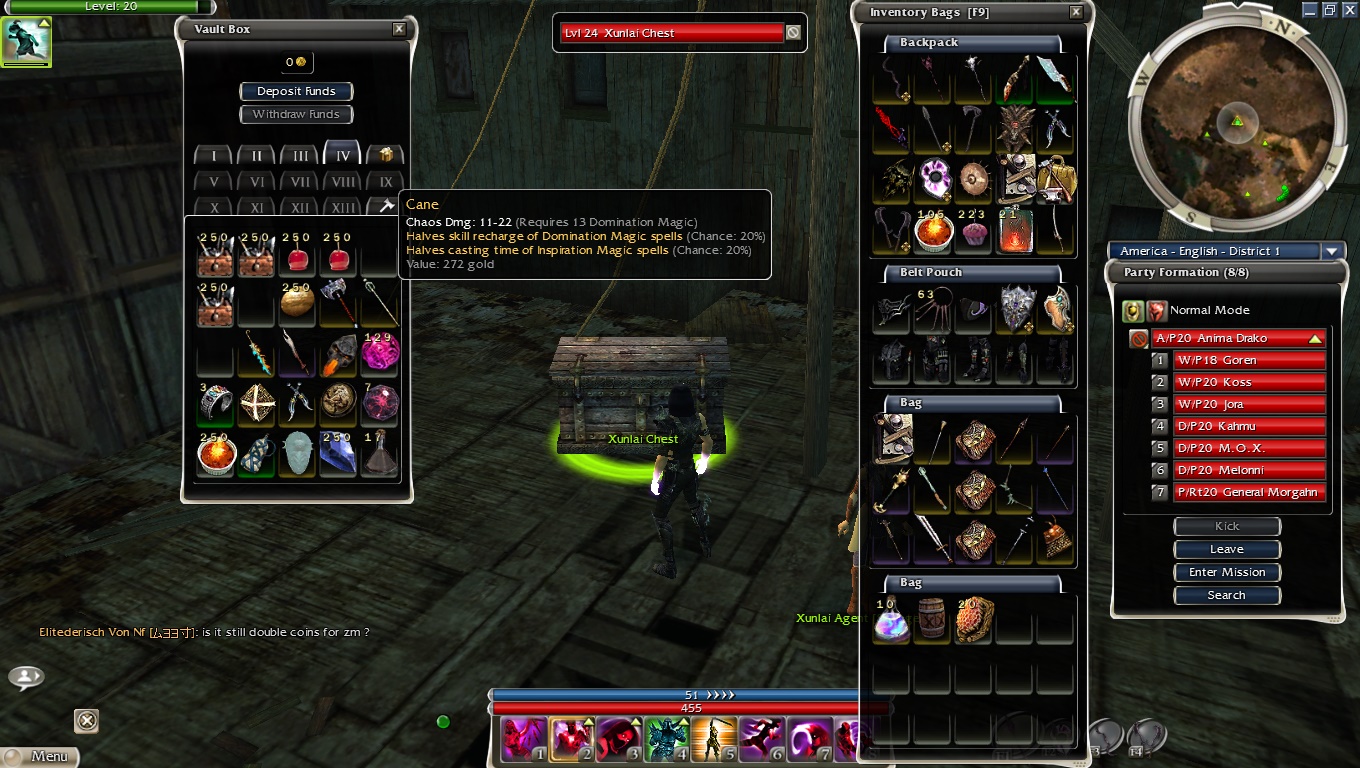Click the Withdraw Funds button
This screenshot has width=1360, height=768.
click(x=296, y=114)
